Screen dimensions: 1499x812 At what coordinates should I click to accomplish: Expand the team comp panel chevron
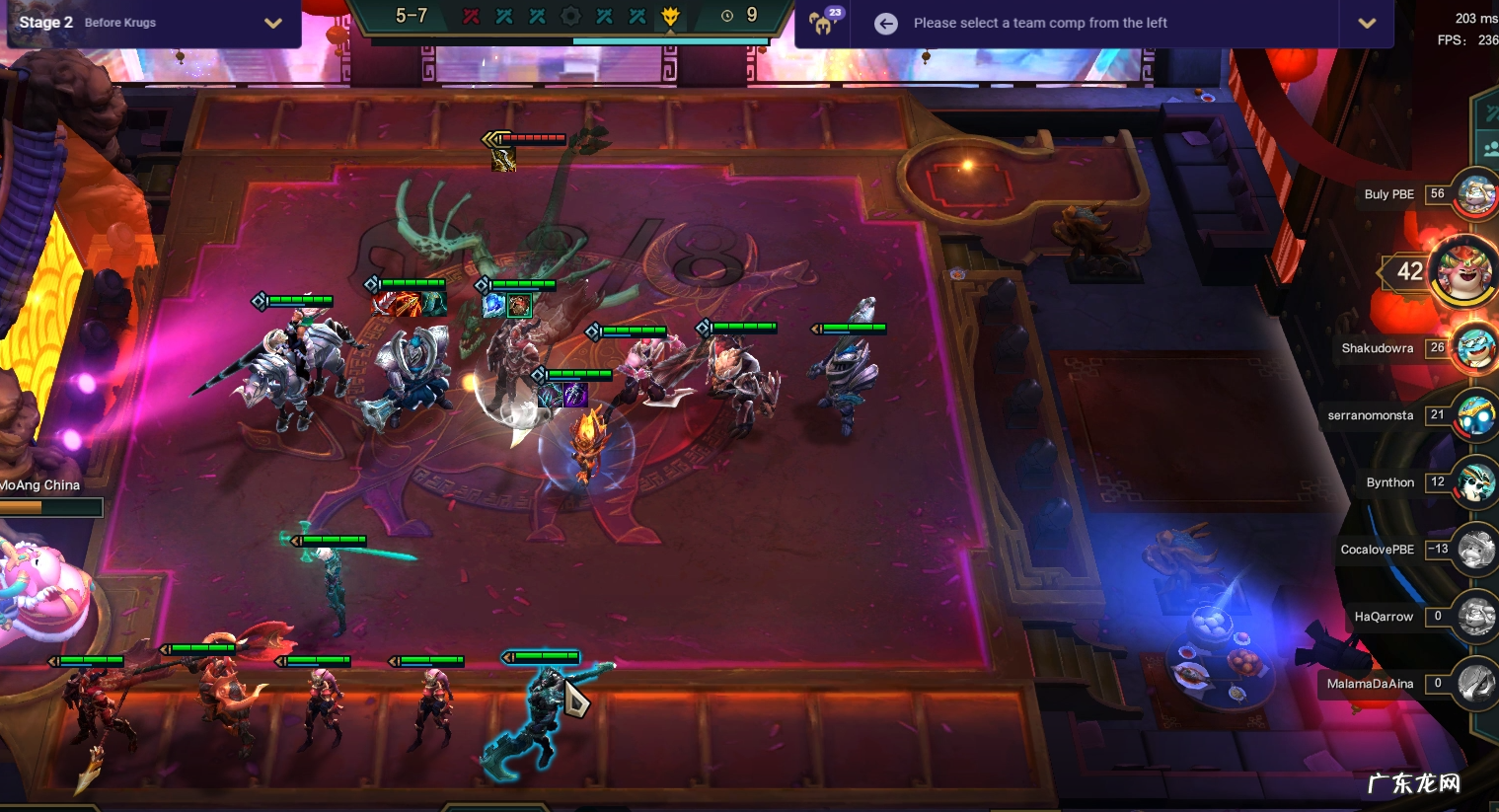1367,24
